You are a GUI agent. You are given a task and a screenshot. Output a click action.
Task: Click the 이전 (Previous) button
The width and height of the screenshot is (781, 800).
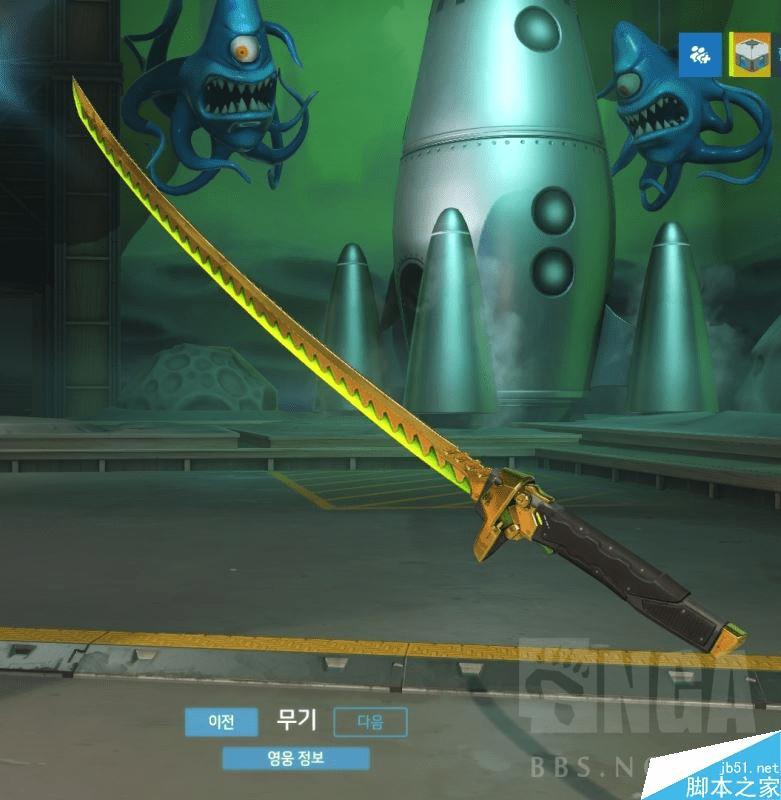(221, 721)
